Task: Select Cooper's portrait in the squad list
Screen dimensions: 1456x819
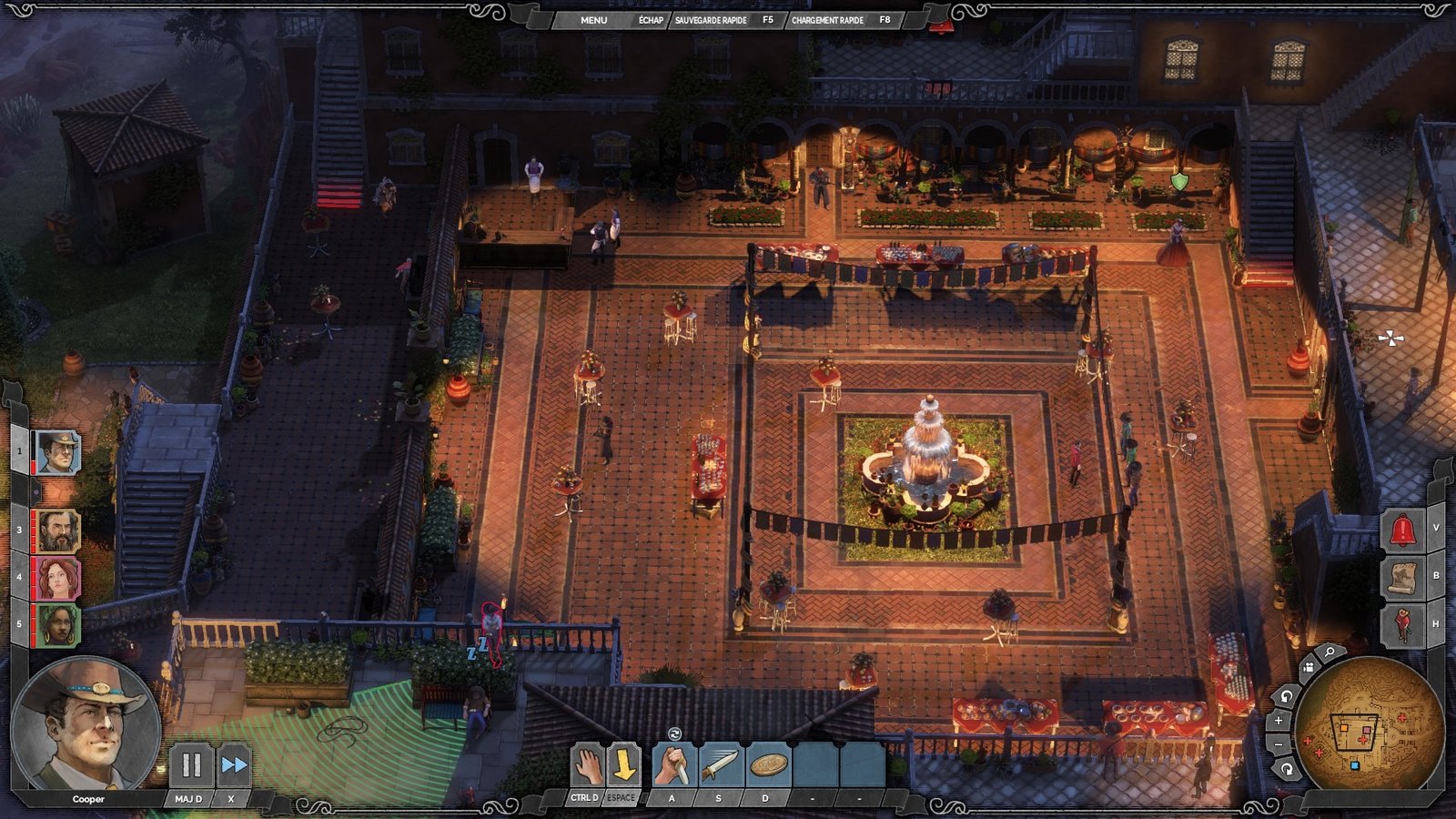Action: (x=56, y=452)
